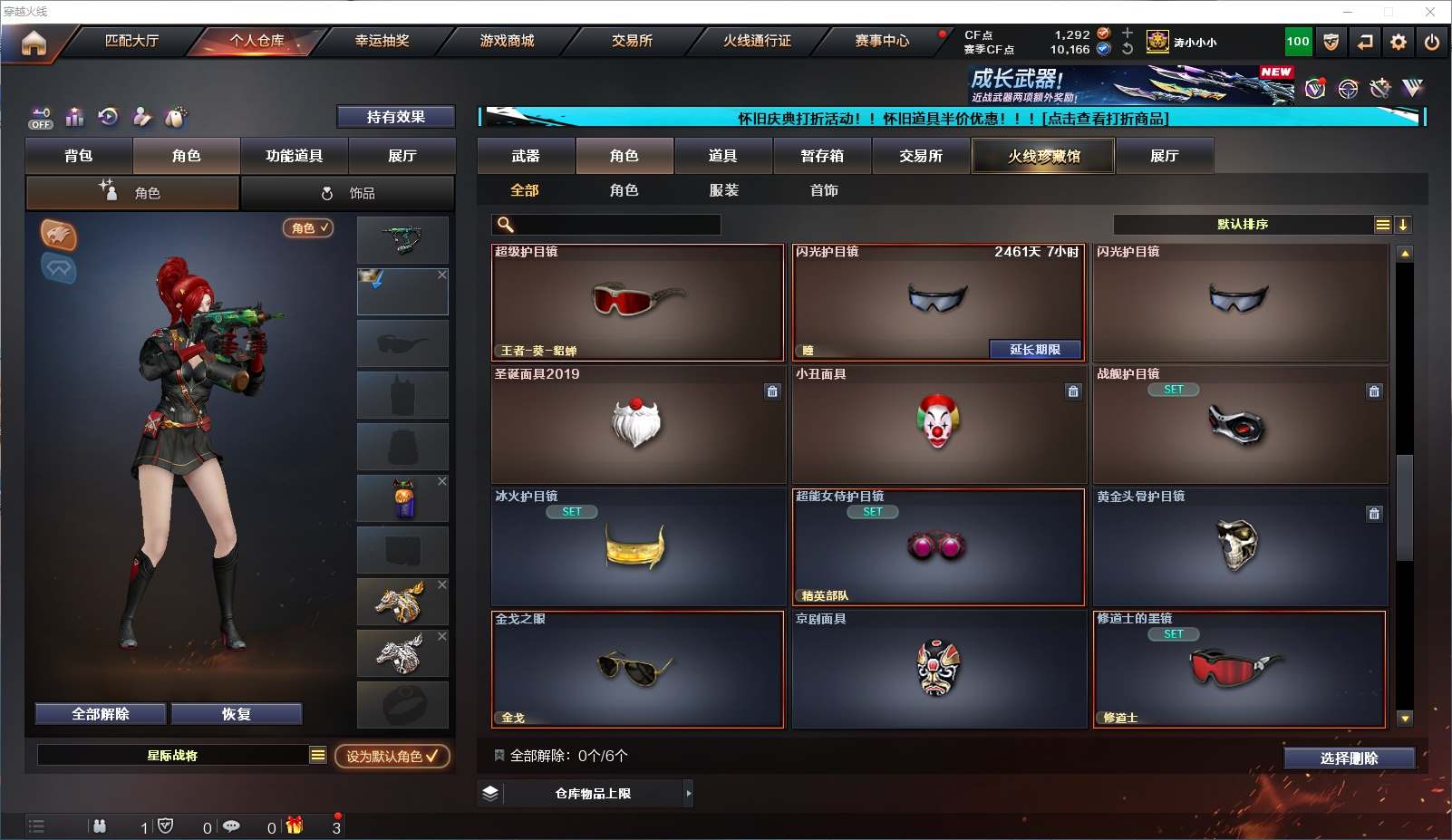Click 选择删除 select-delete button
Screen dimensions: 1452x840
tap(1349, 758)
